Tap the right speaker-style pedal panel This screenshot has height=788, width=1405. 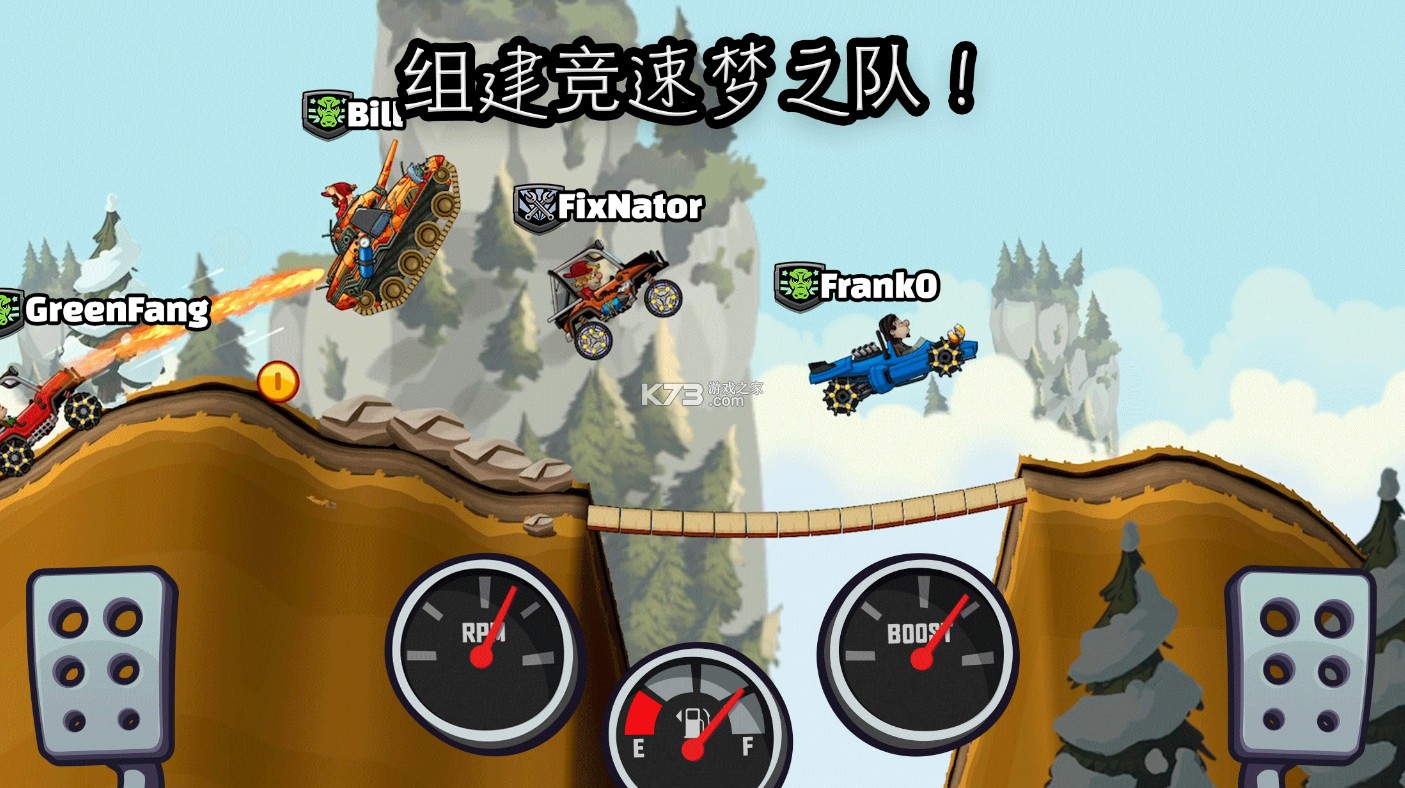click(1300, 660)
